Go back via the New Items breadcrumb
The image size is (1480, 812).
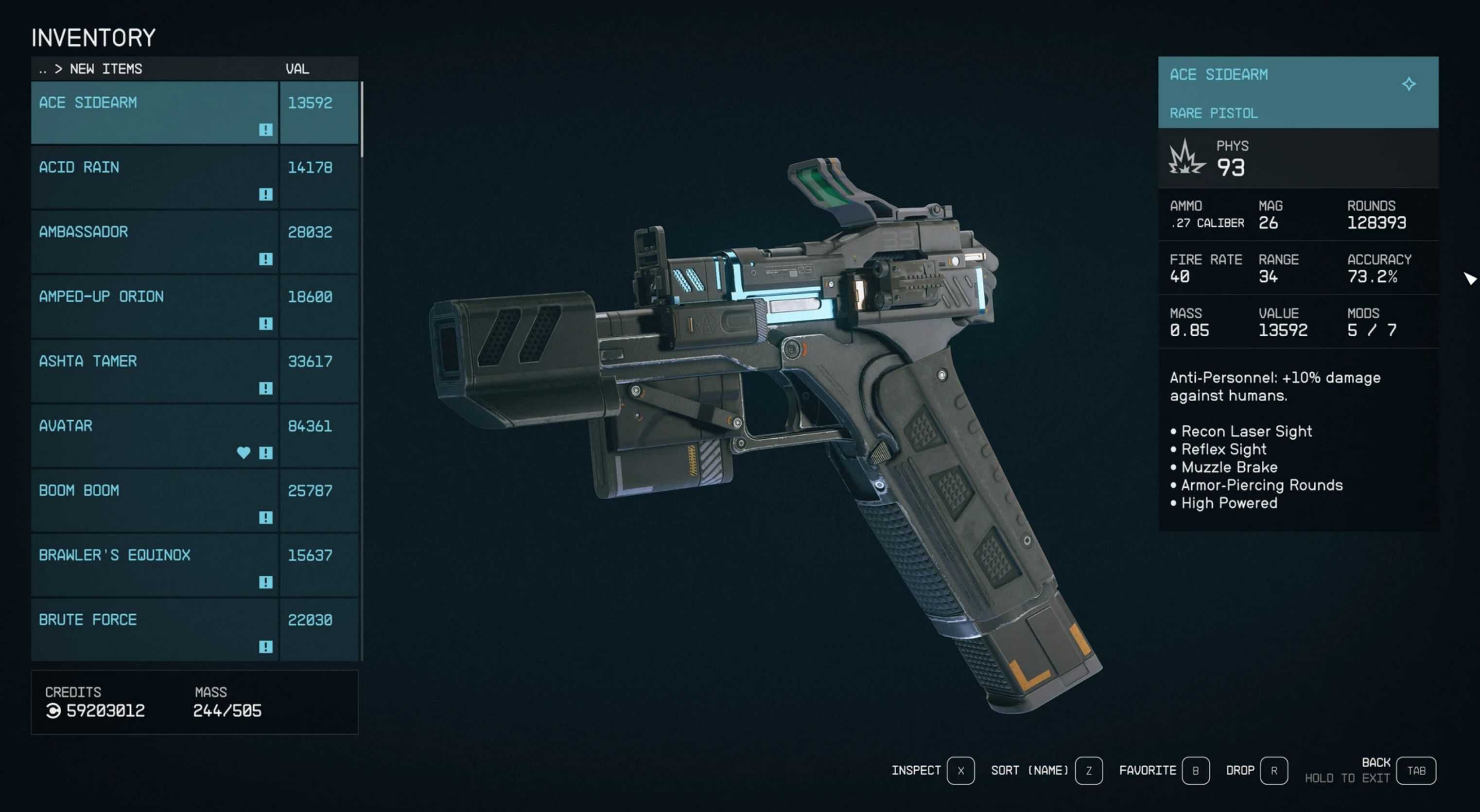tap(106, 69)
